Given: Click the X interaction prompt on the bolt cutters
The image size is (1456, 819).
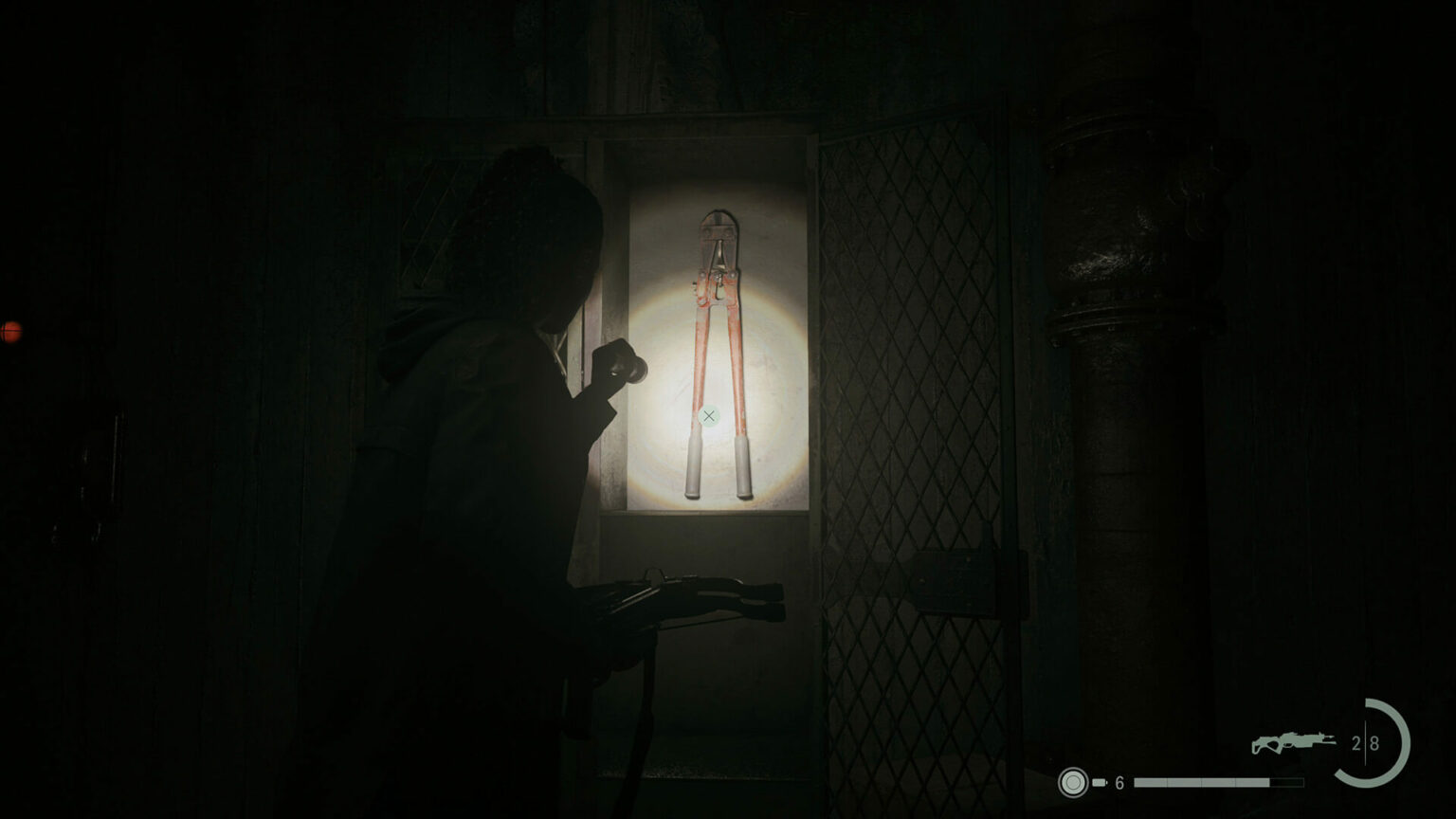Looking at the screenshot, I should tap(710, 414).
